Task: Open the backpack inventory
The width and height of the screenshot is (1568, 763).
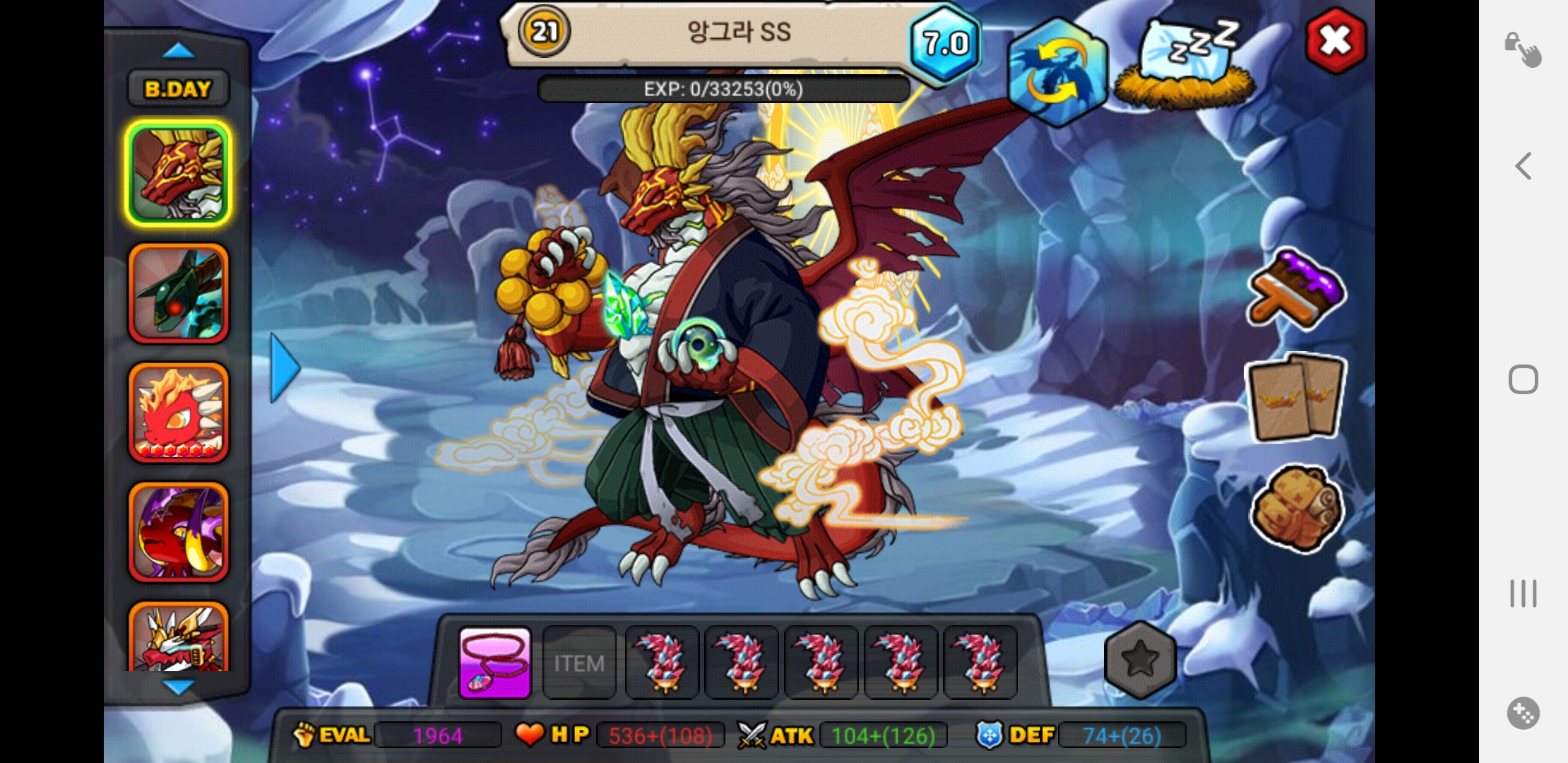Action: click(1296, 507)
